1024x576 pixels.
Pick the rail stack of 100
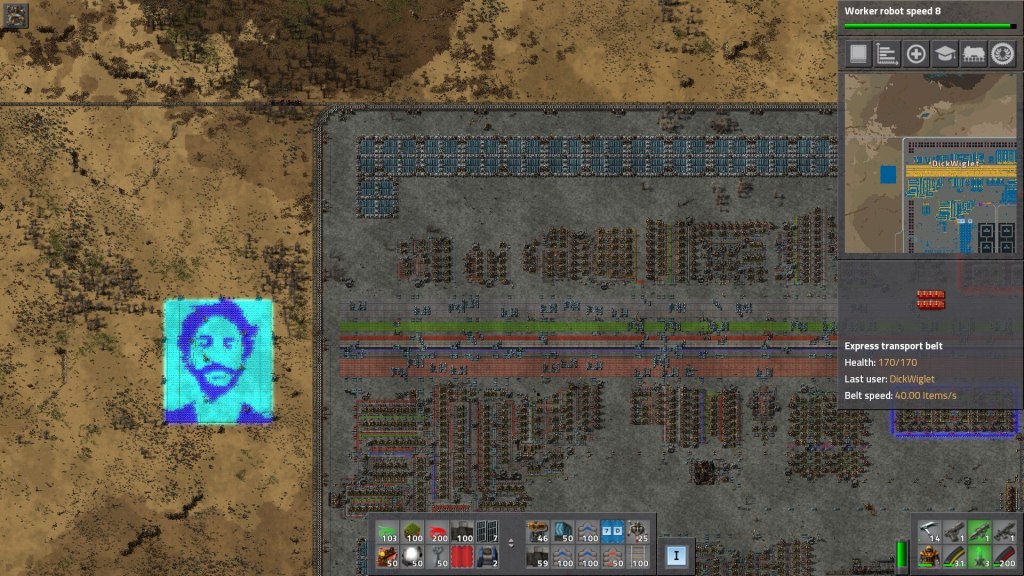pos(636,558)
